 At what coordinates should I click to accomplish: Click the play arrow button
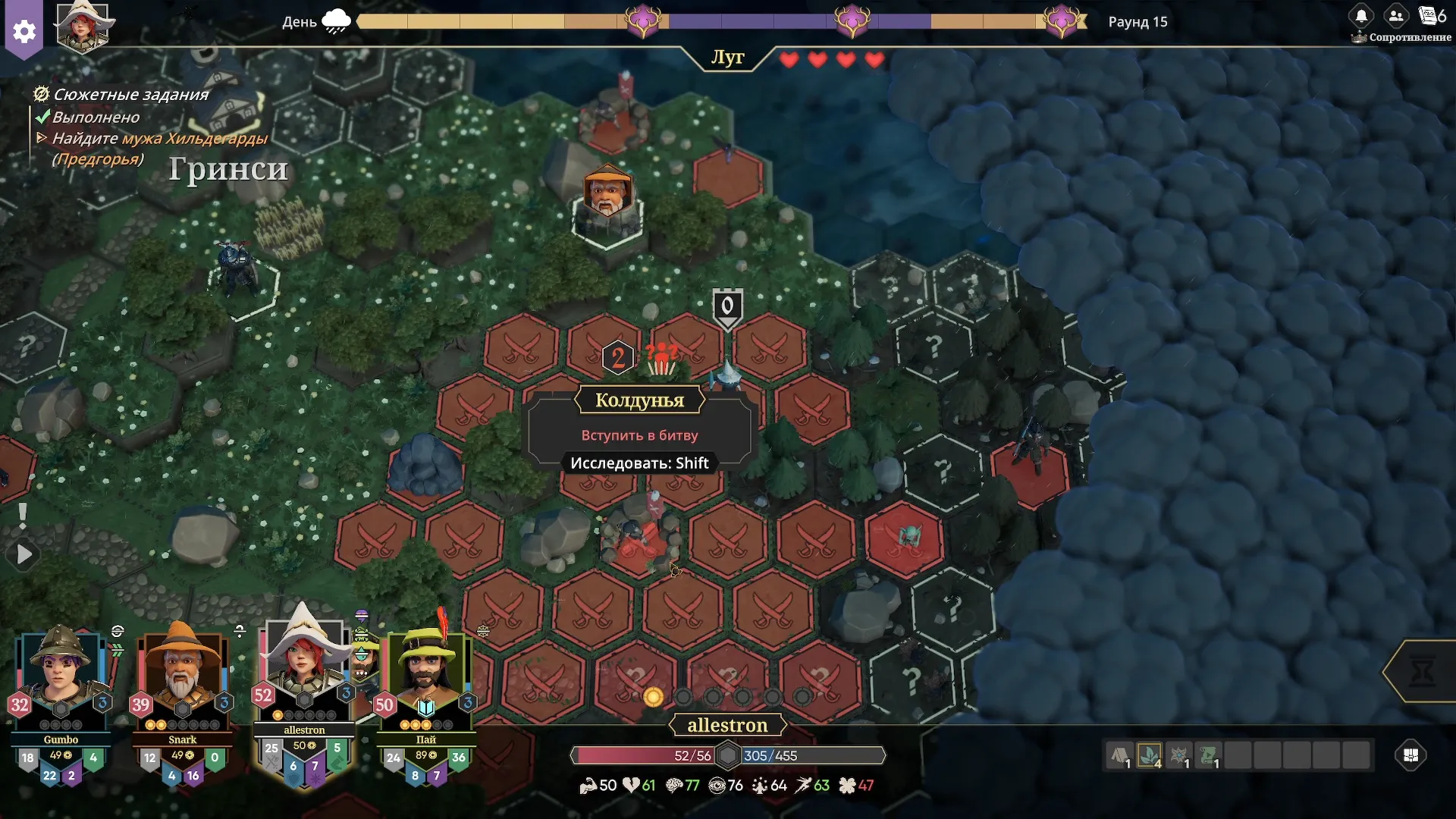[x=24, y=555]
